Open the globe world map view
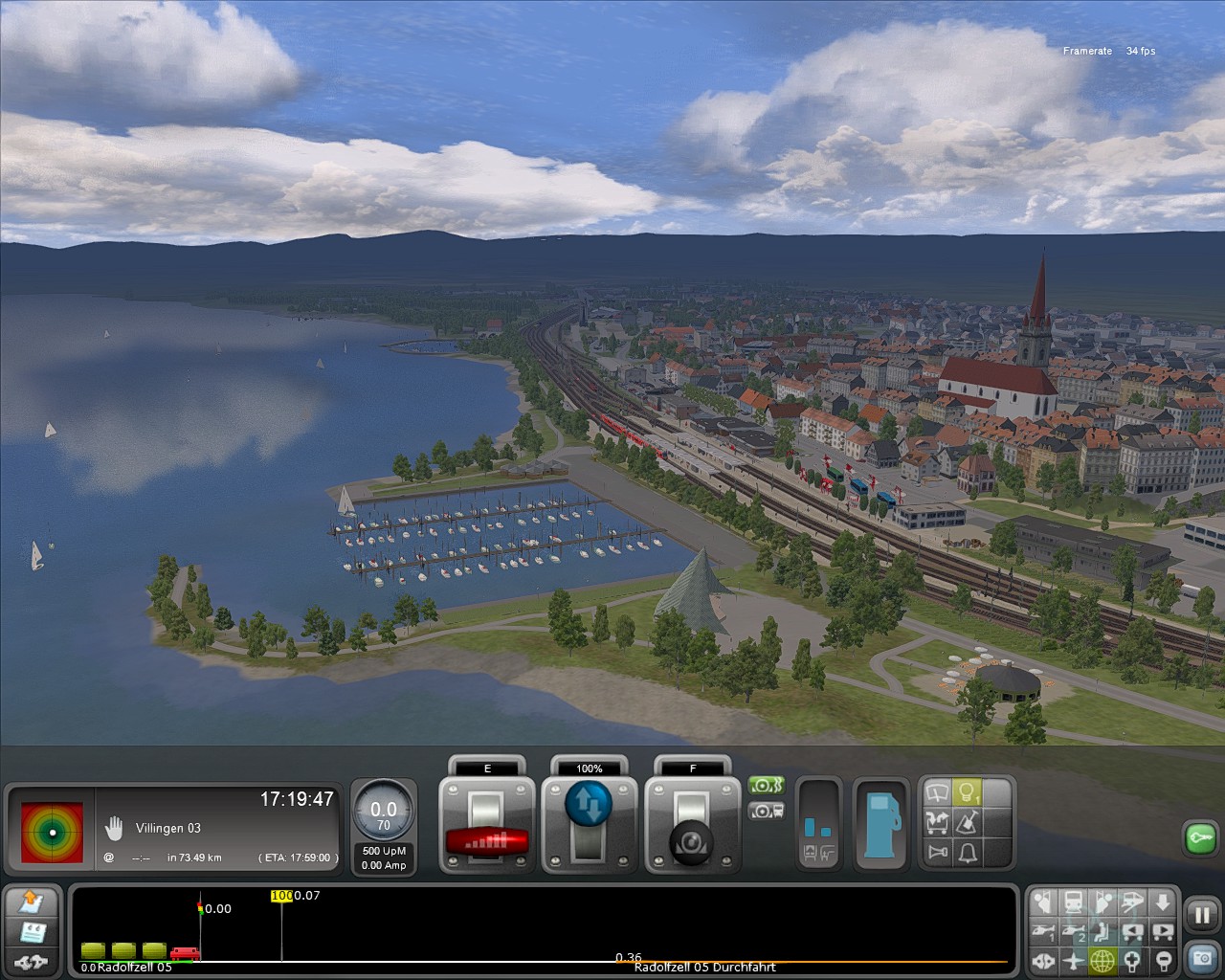Viewport: 1225px width, 980px height. (x=1103, y=961)
